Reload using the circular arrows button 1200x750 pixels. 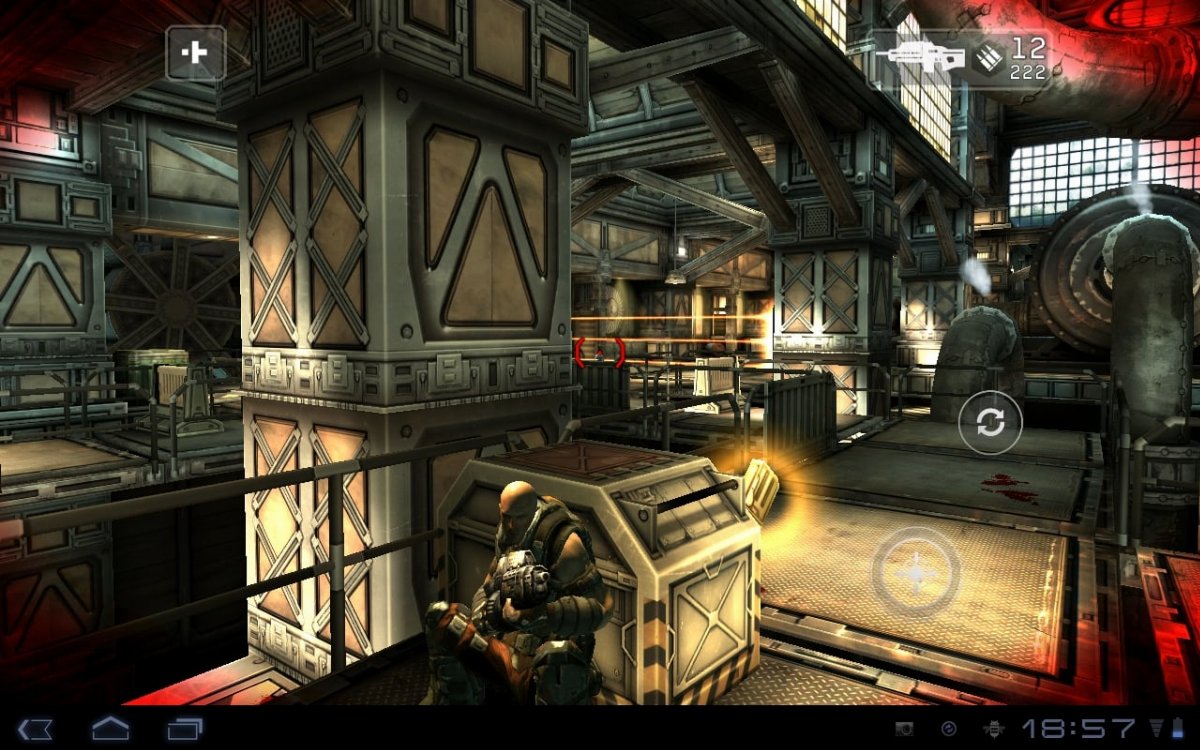point(990,423)
